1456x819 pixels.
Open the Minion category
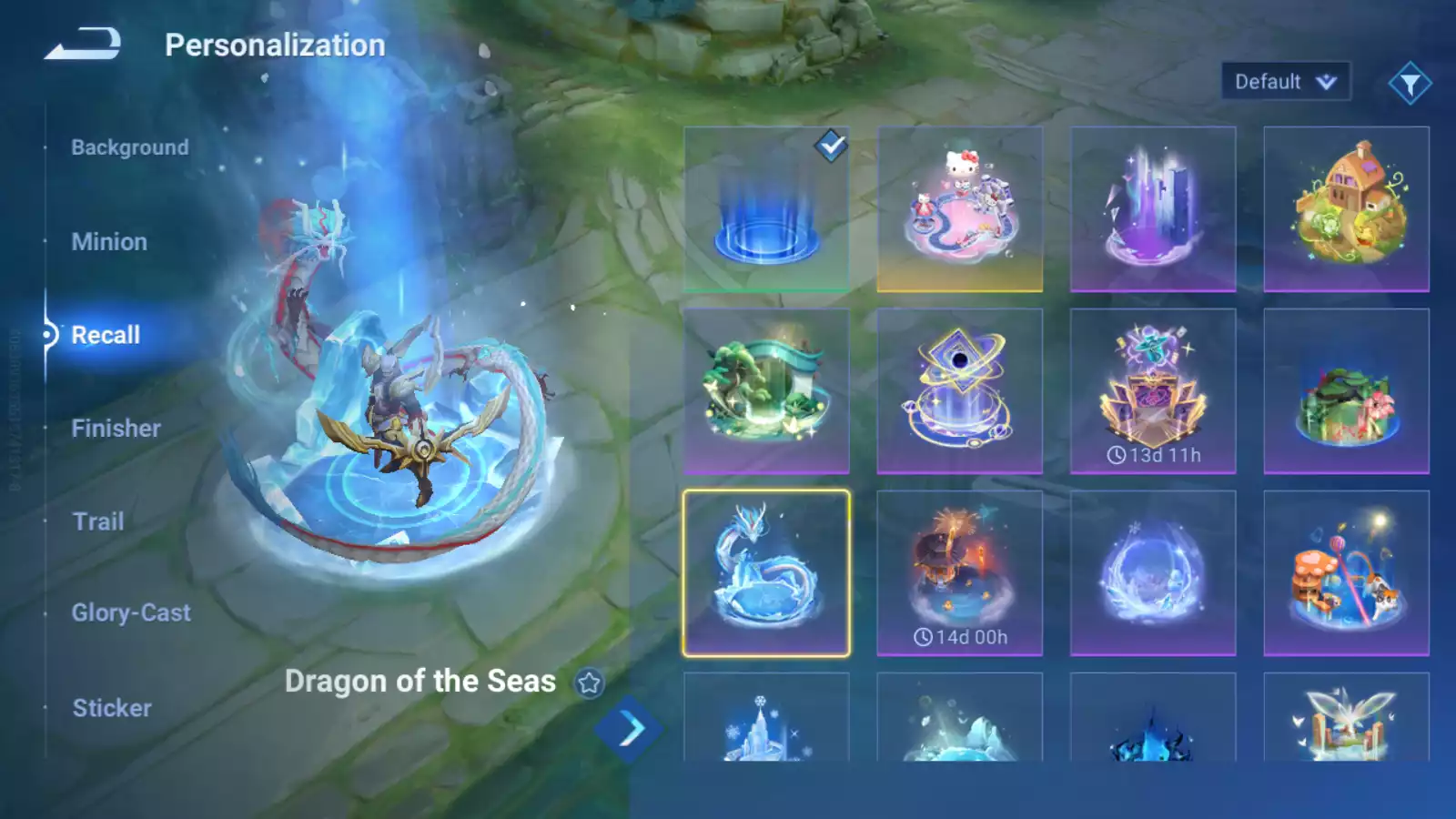[x=109, y=242]
